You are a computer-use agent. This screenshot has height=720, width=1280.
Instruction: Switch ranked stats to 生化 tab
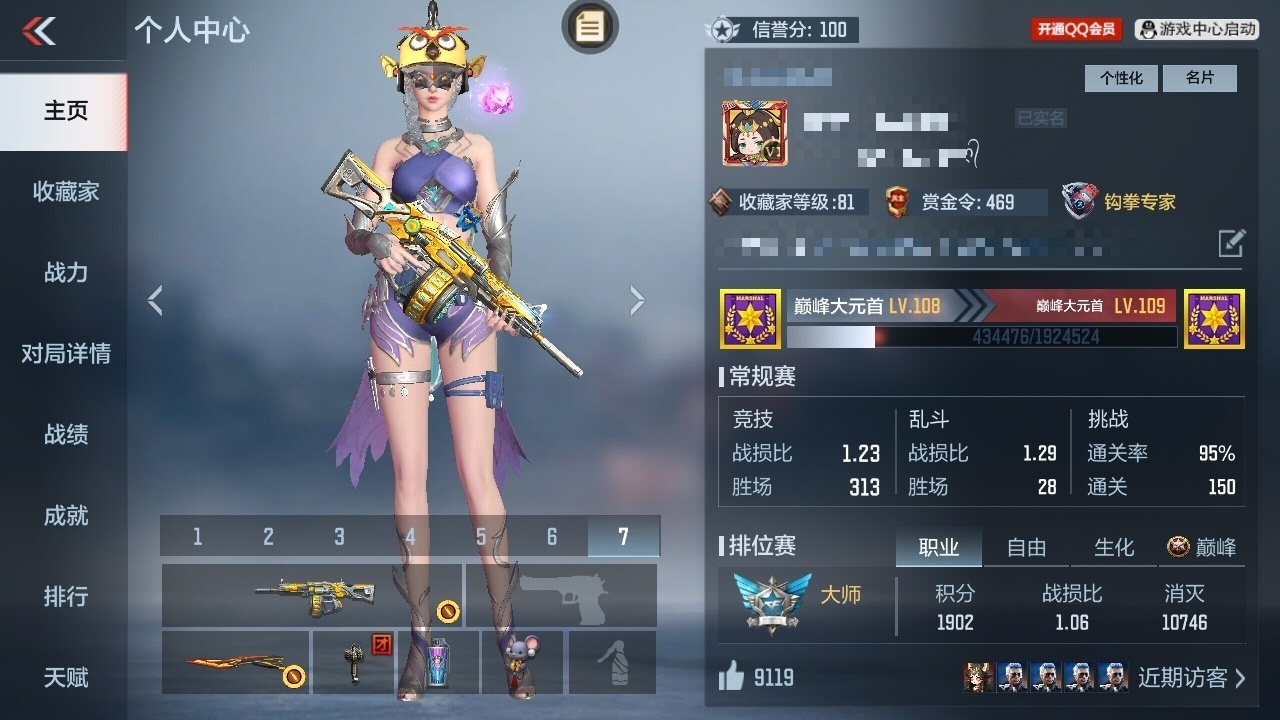pos(1114,547)
